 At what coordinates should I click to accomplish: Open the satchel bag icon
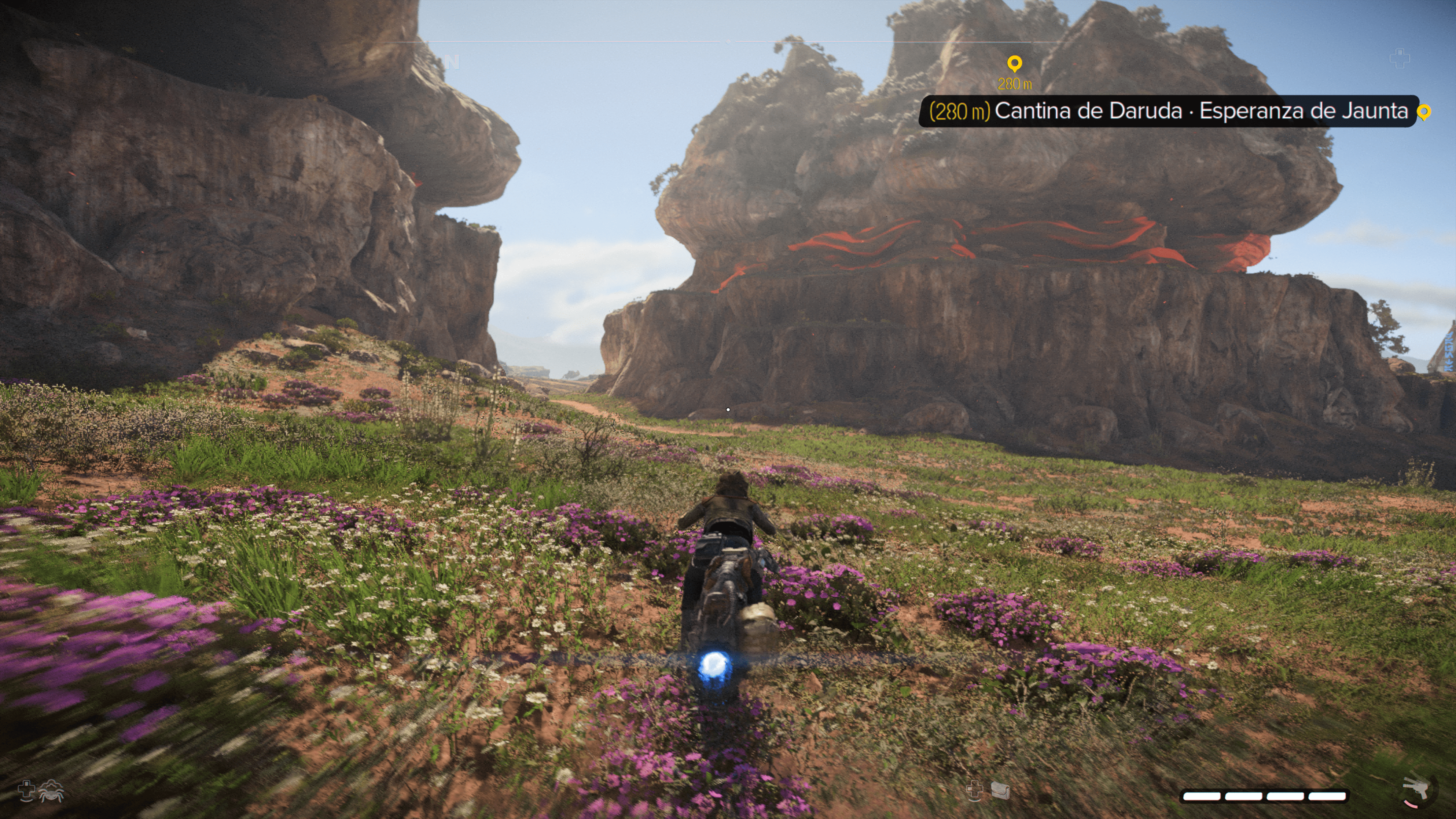[x=1000, y=790]
